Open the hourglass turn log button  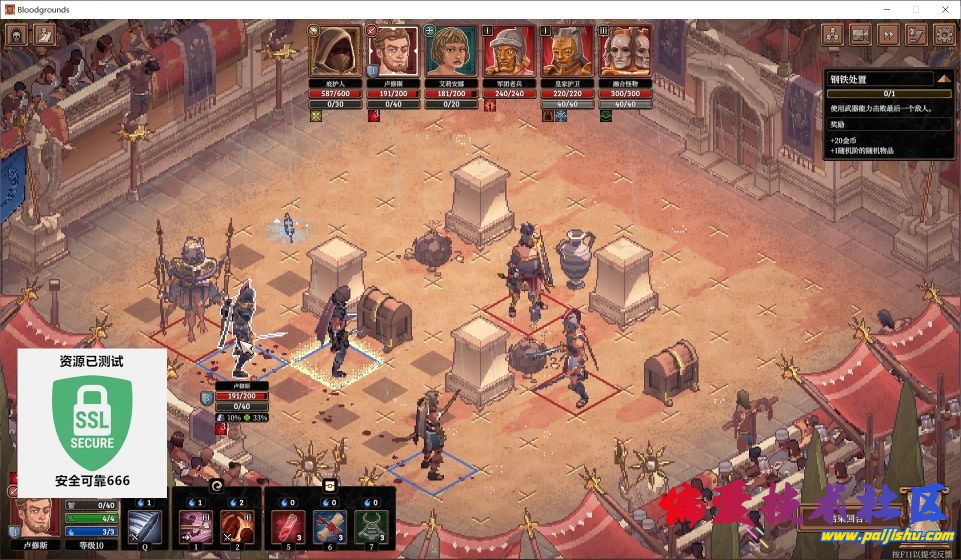915,35
